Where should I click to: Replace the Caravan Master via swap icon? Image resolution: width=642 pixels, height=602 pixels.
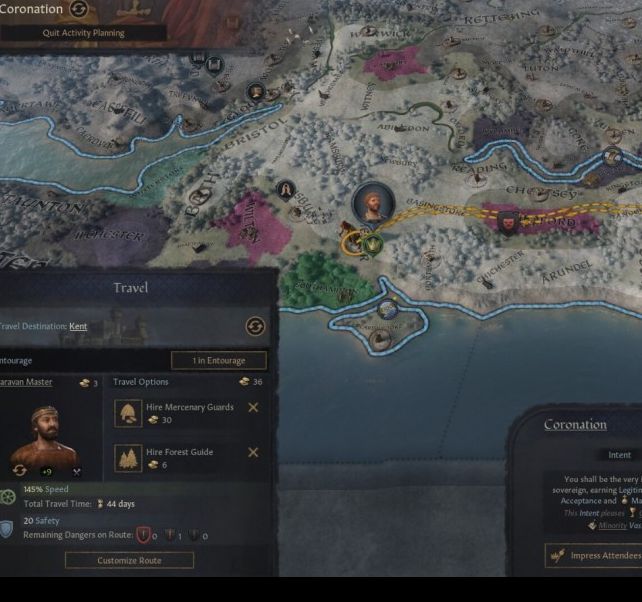19,470
